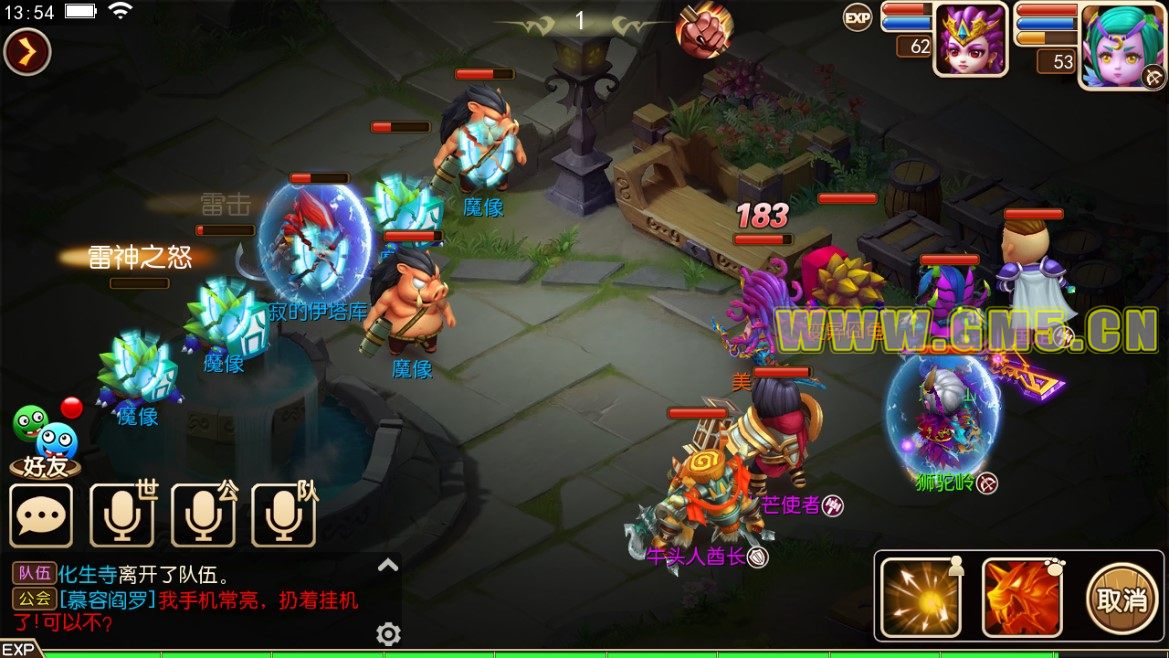Tap the fist battle icon at top center

704,29
